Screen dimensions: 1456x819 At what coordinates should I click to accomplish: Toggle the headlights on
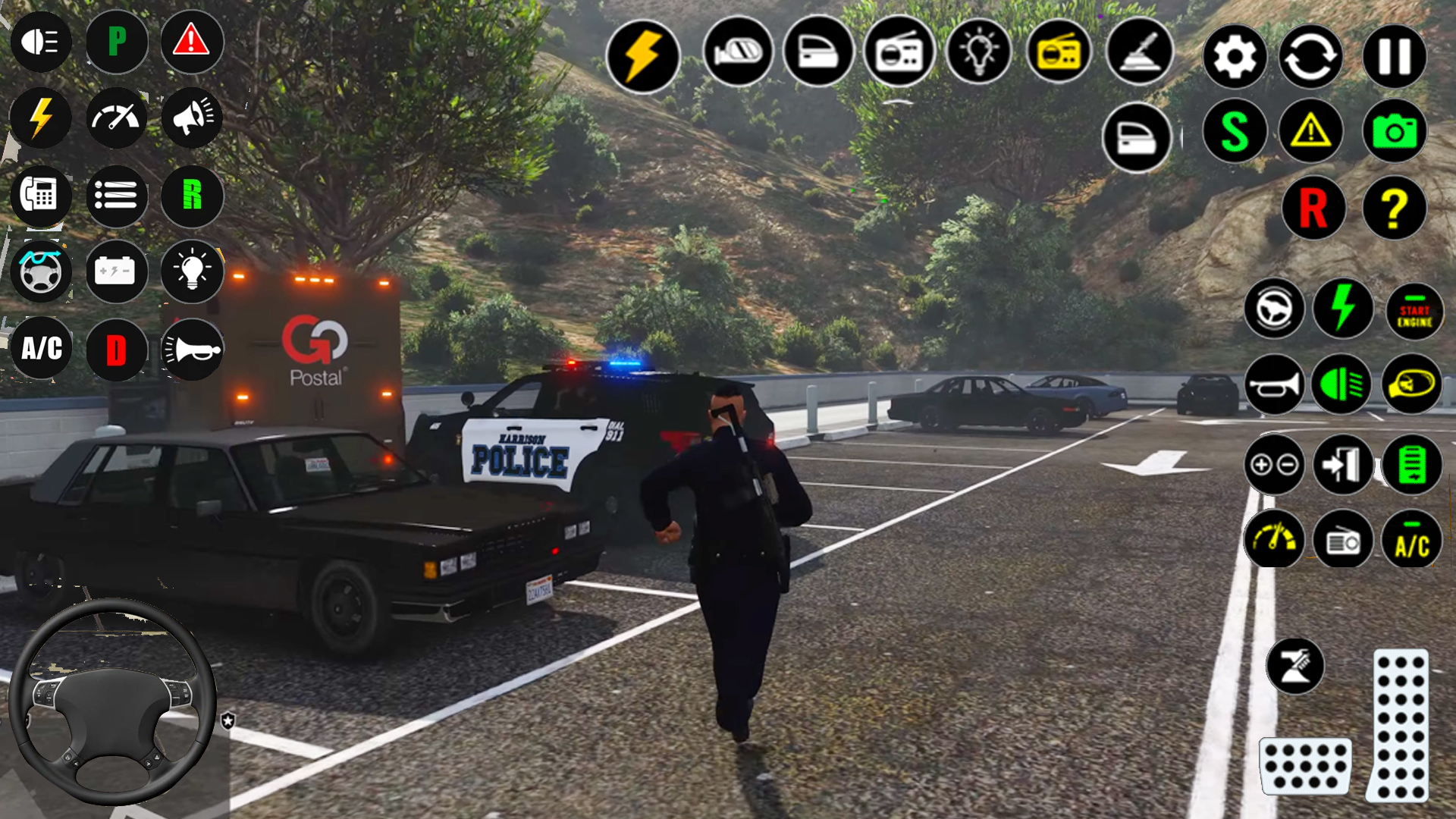[x=42, y=42]
